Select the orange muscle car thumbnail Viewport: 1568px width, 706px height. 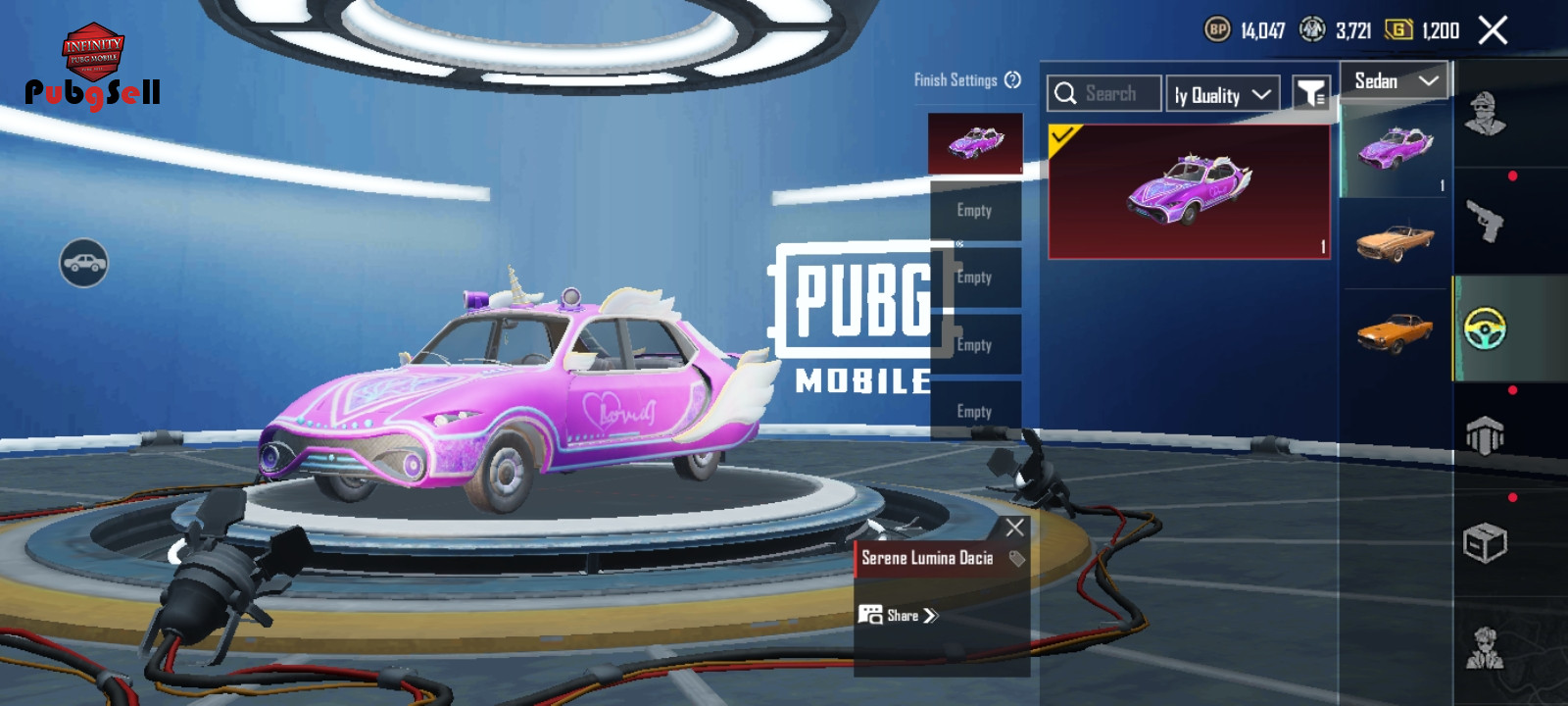click(x=1395, y=332)
